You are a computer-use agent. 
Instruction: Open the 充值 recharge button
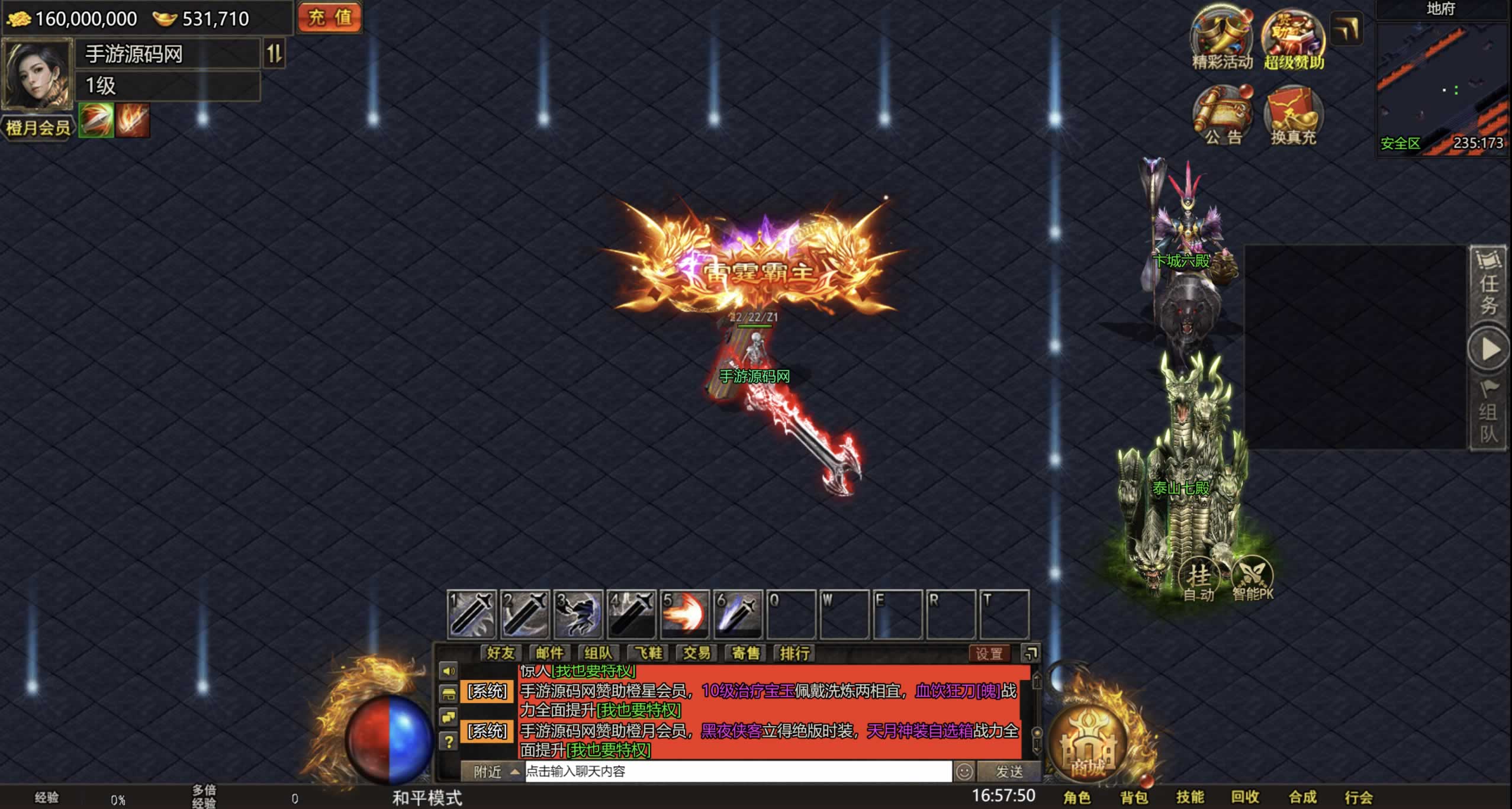point(330,17)
